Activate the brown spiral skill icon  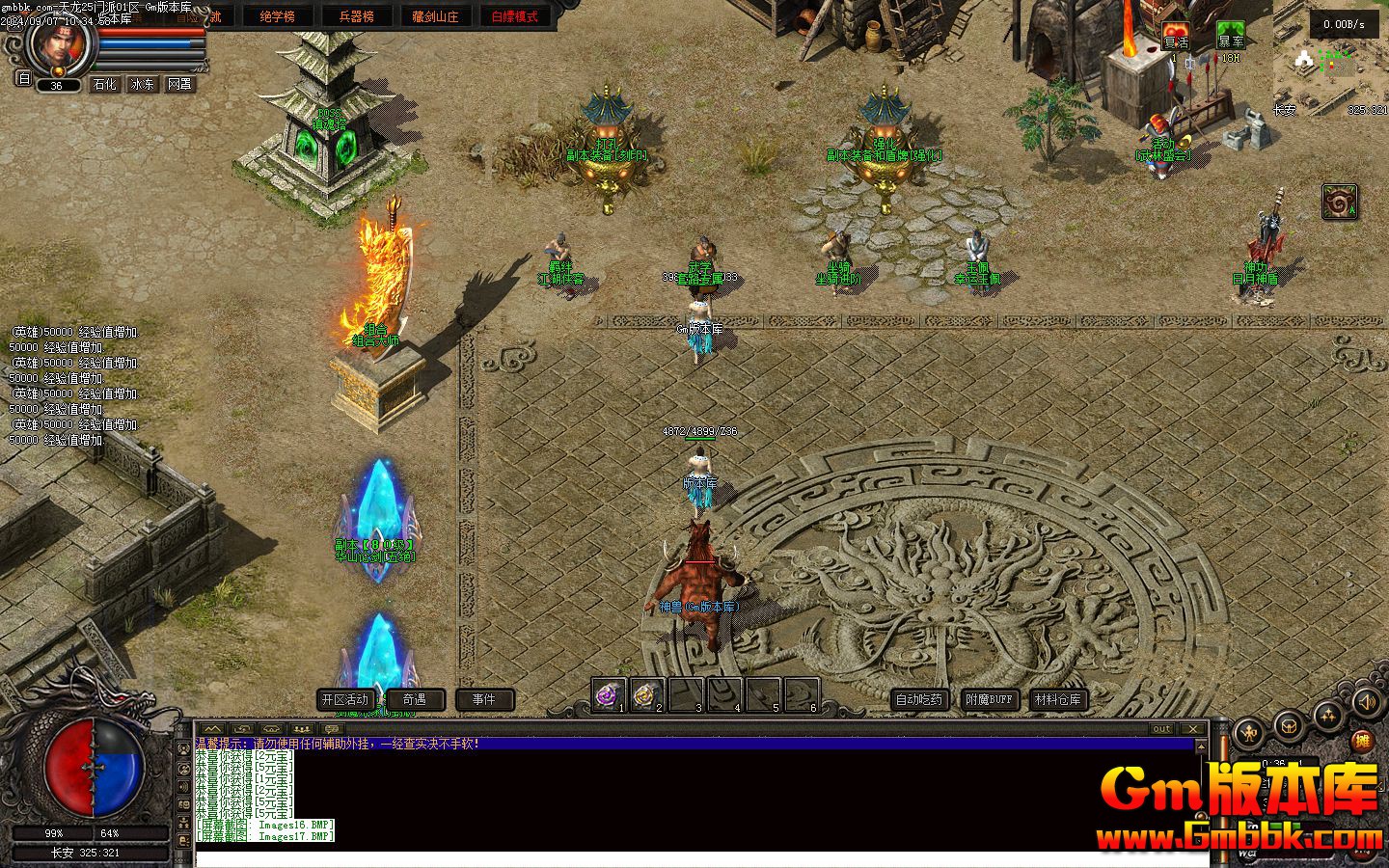pos(1339,202)
